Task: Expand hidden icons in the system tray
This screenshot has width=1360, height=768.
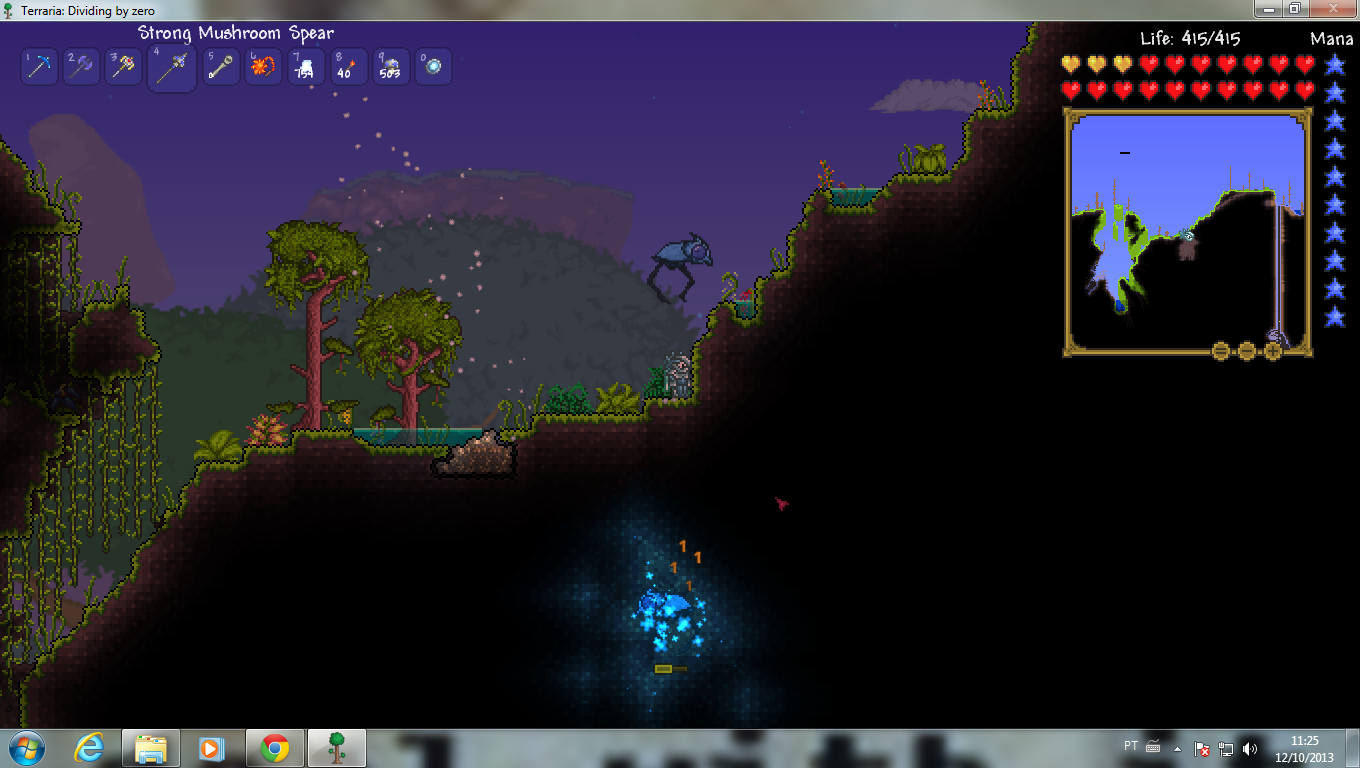Action: (1178, 747)
